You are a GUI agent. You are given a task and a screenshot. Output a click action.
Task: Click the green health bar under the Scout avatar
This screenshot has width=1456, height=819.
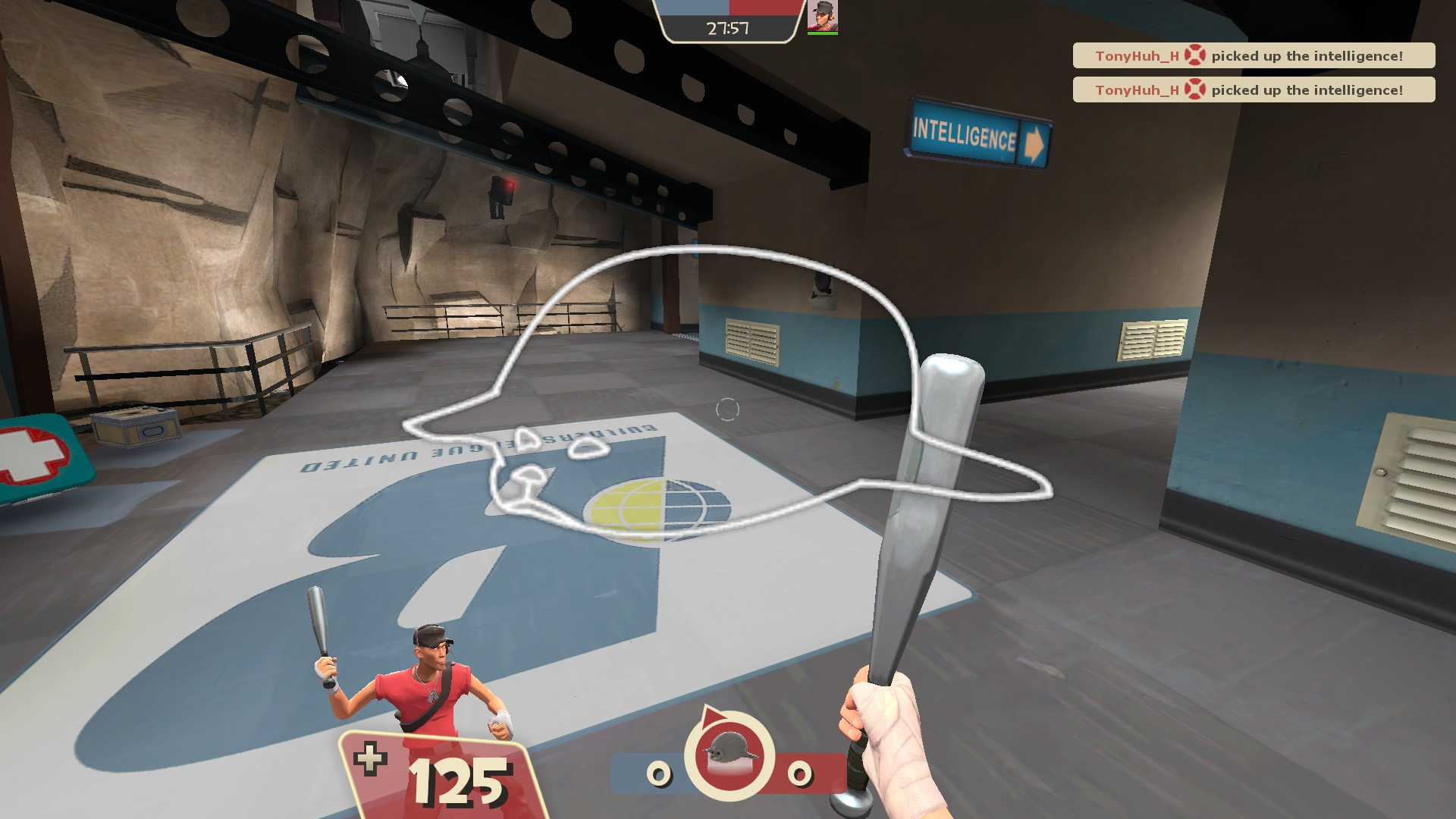[x=823, y=33]
